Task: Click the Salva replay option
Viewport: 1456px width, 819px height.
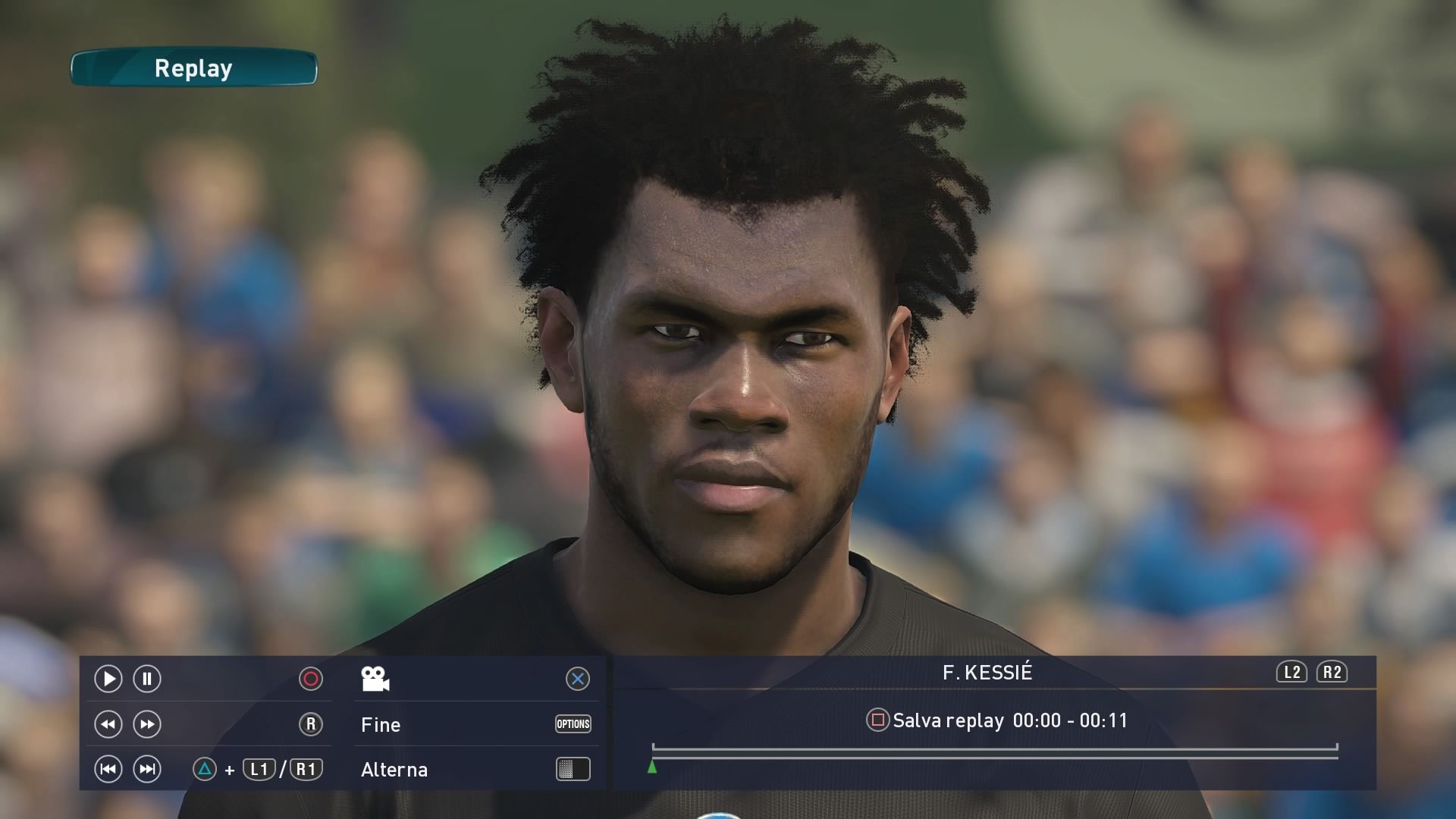Action: click(948, 720)
